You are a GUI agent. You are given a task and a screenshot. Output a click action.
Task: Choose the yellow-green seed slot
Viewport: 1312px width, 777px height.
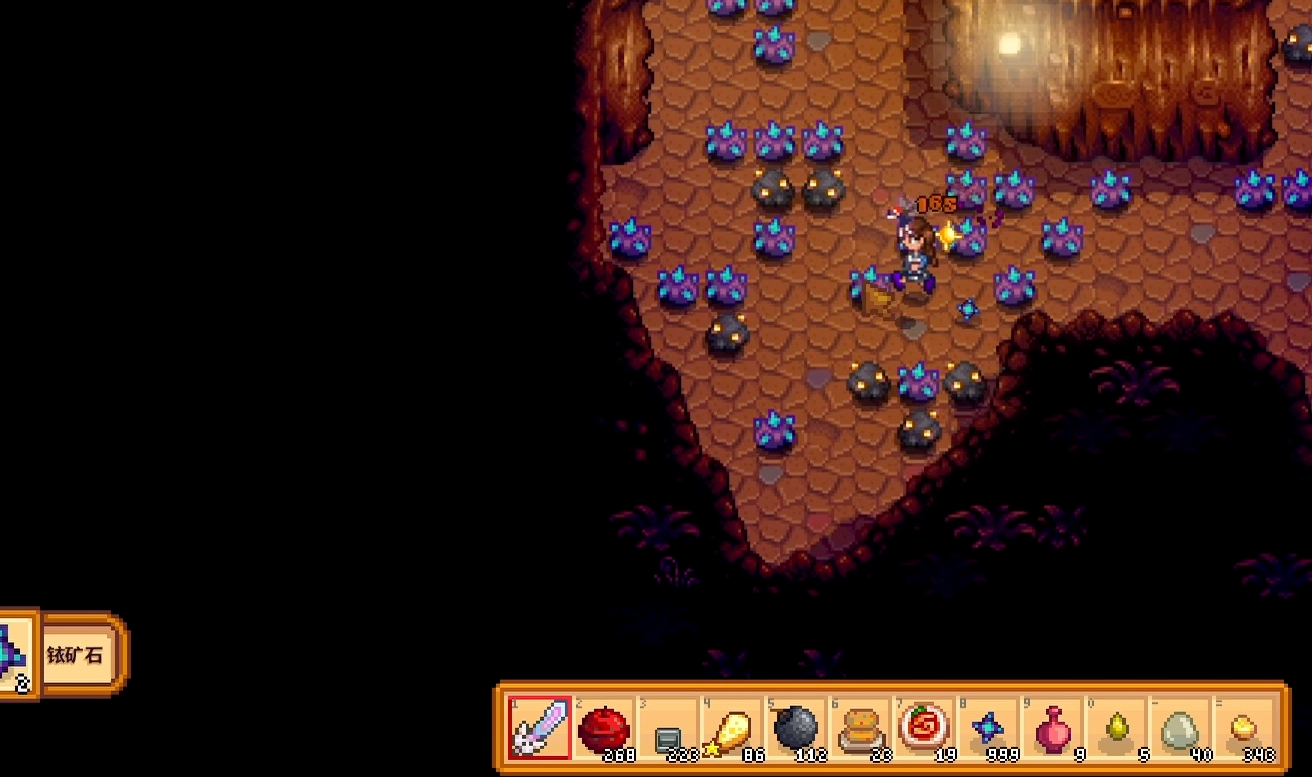[1115, 728]
